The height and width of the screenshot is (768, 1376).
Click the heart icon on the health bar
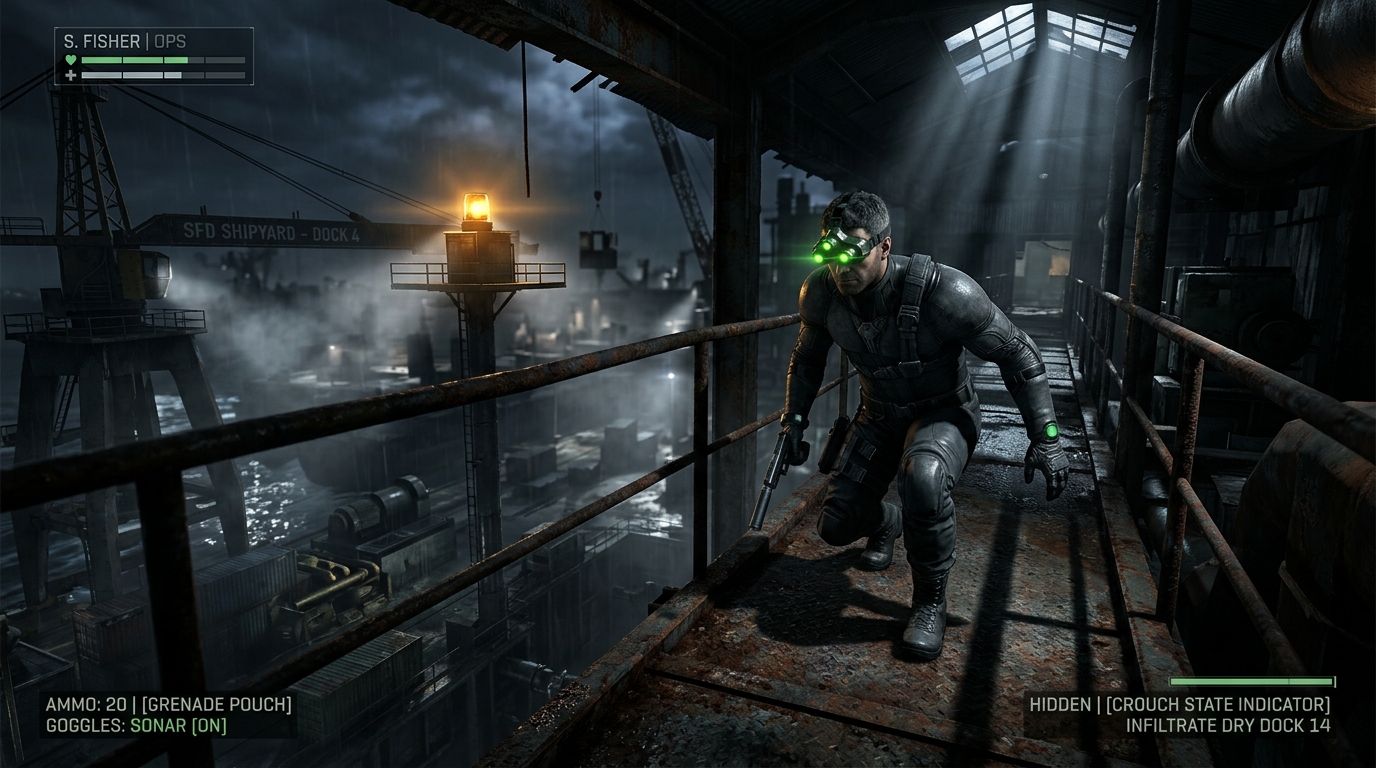click(71, 60)
